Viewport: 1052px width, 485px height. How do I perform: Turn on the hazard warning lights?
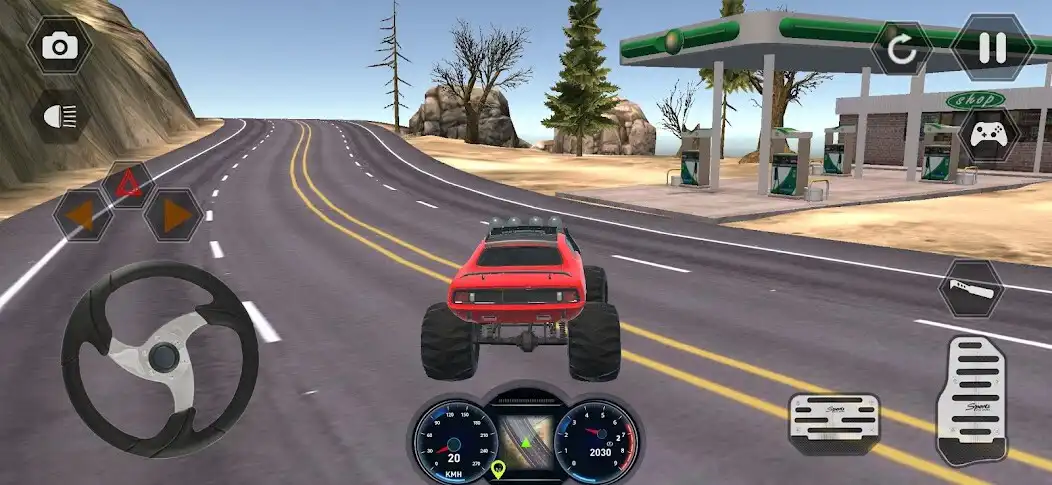click(x=127, y=184)
